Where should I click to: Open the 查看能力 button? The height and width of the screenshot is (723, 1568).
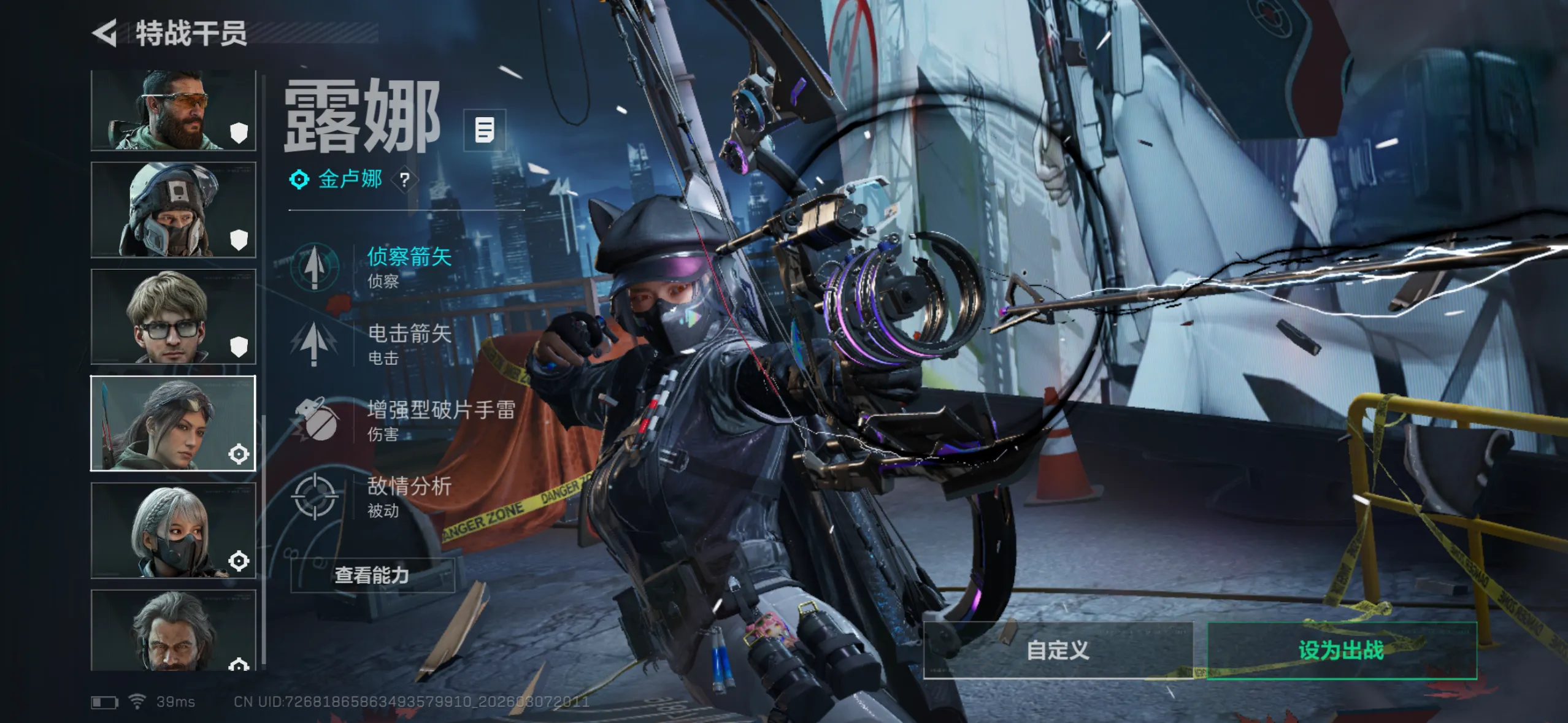[x=372, y=575]
